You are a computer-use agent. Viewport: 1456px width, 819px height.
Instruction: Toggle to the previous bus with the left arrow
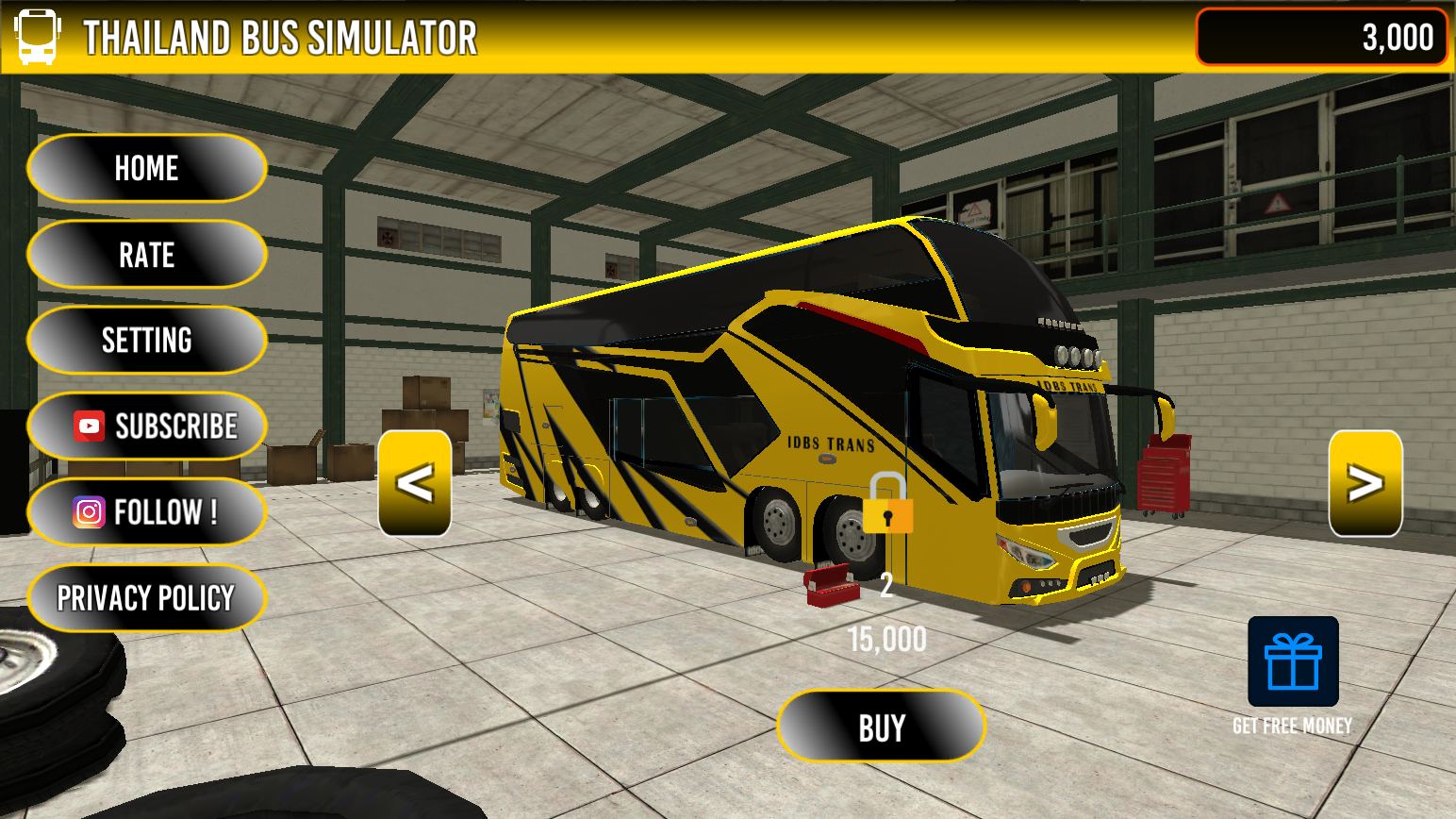click(415, 484)
